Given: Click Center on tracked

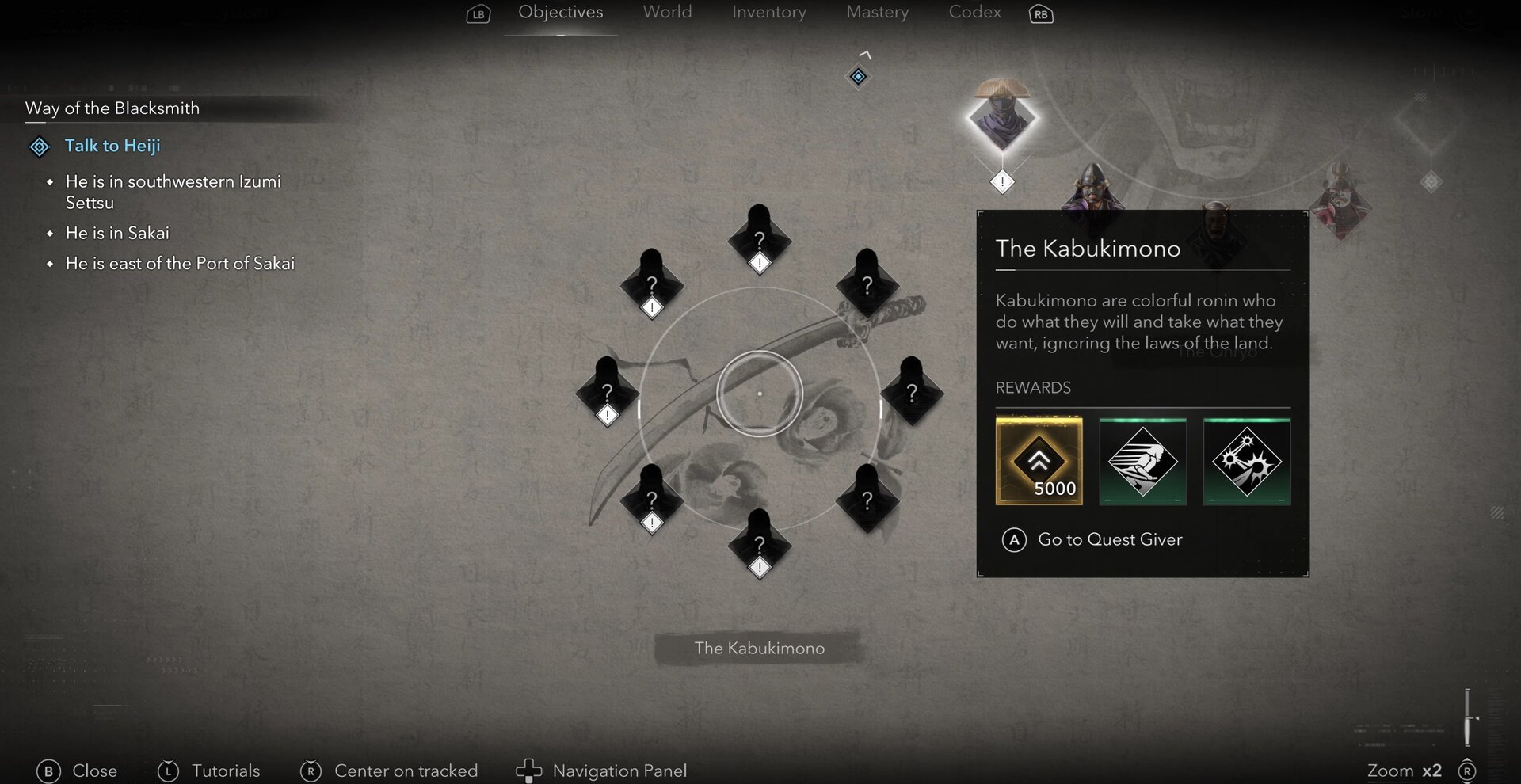Looking at the screenshot, I should click(406, 771).
